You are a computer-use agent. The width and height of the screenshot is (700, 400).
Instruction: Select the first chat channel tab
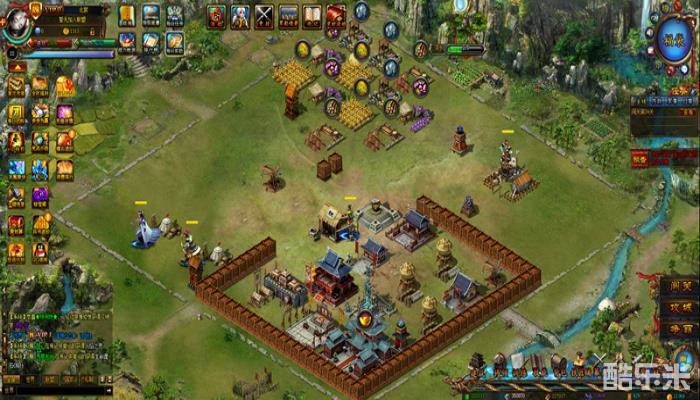click(12, 380)
